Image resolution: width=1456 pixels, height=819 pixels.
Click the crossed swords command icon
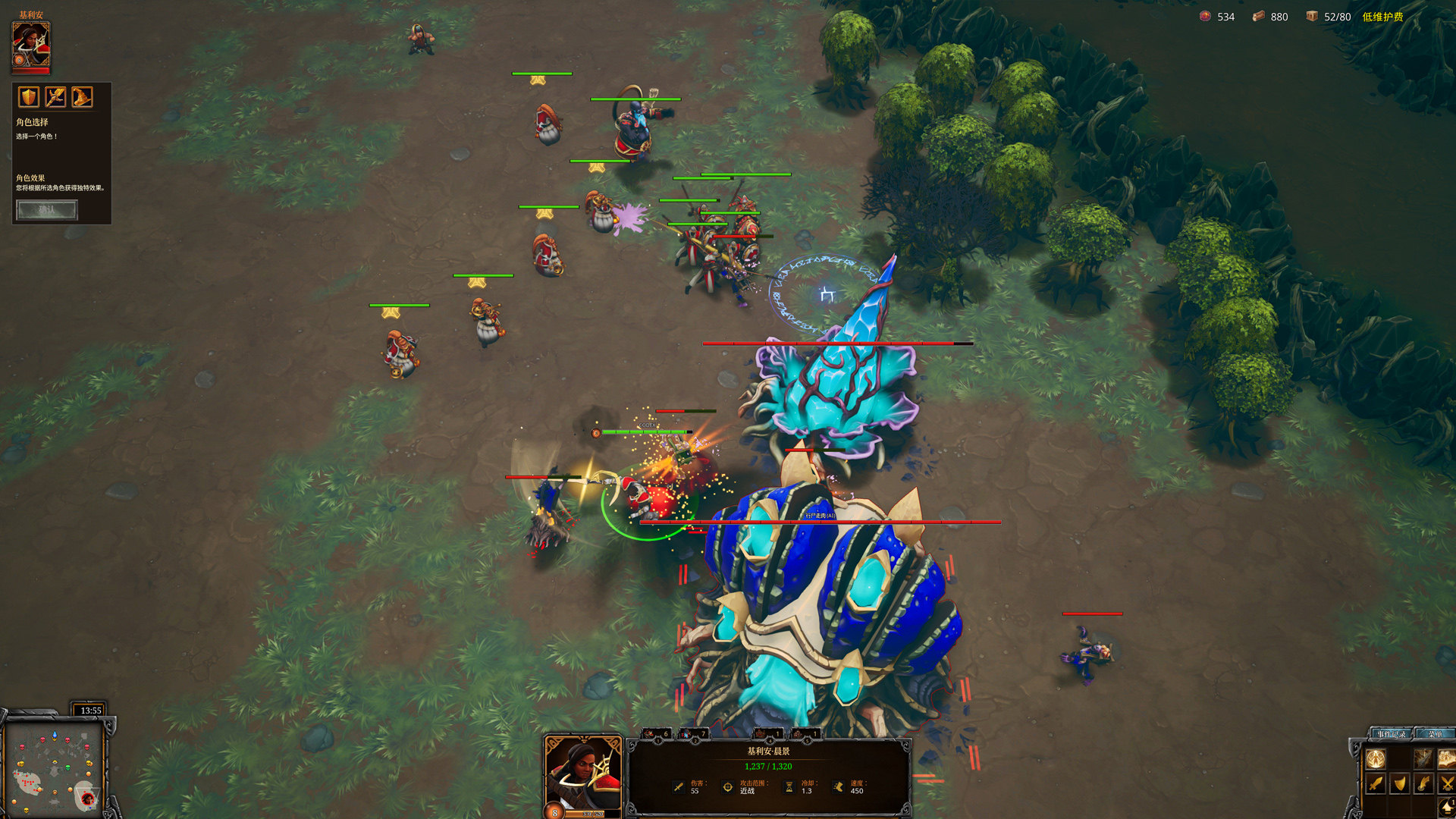pos(1447,783)
